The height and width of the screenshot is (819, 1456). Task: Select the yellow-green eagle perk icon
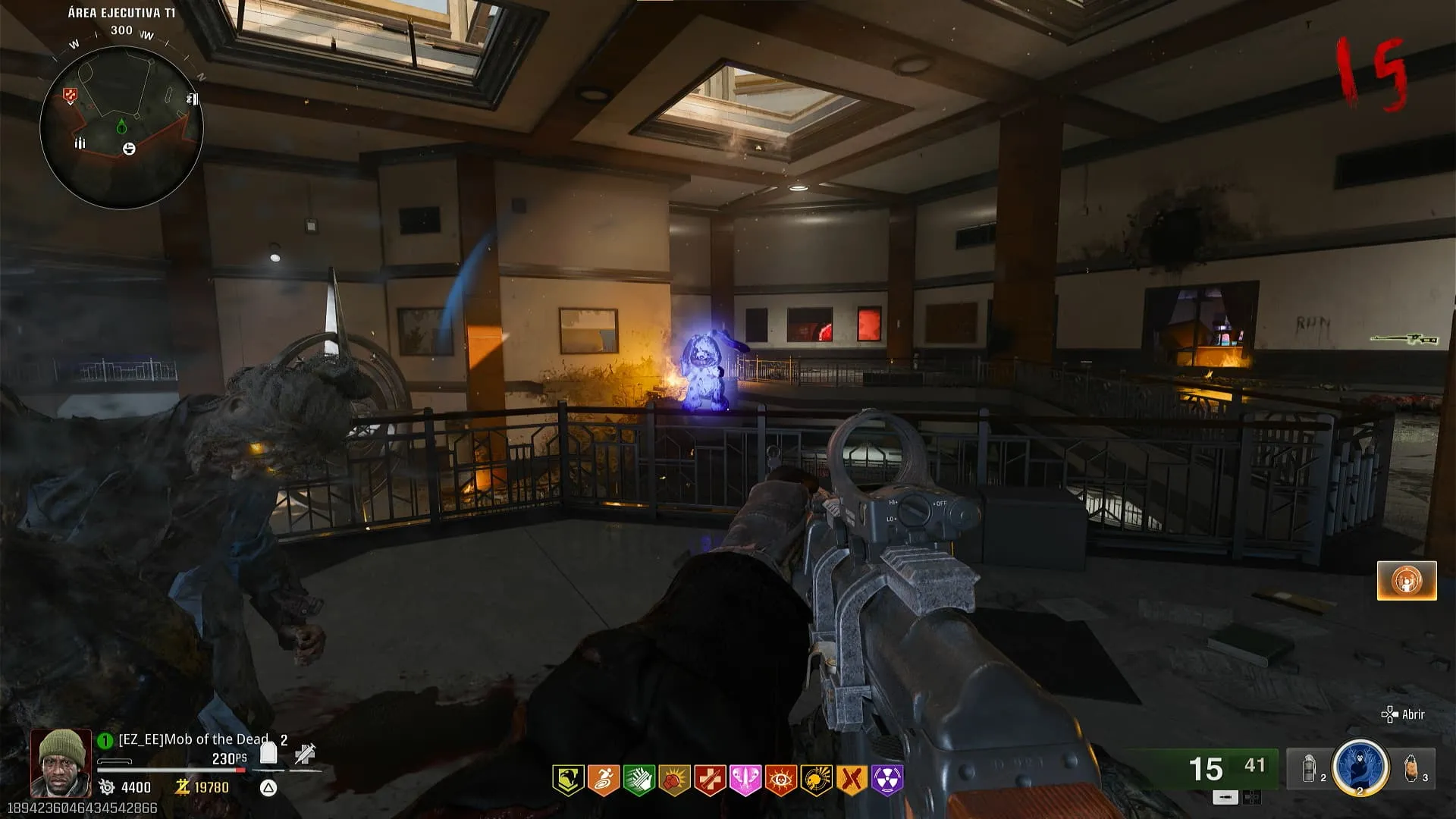[567, 780]
